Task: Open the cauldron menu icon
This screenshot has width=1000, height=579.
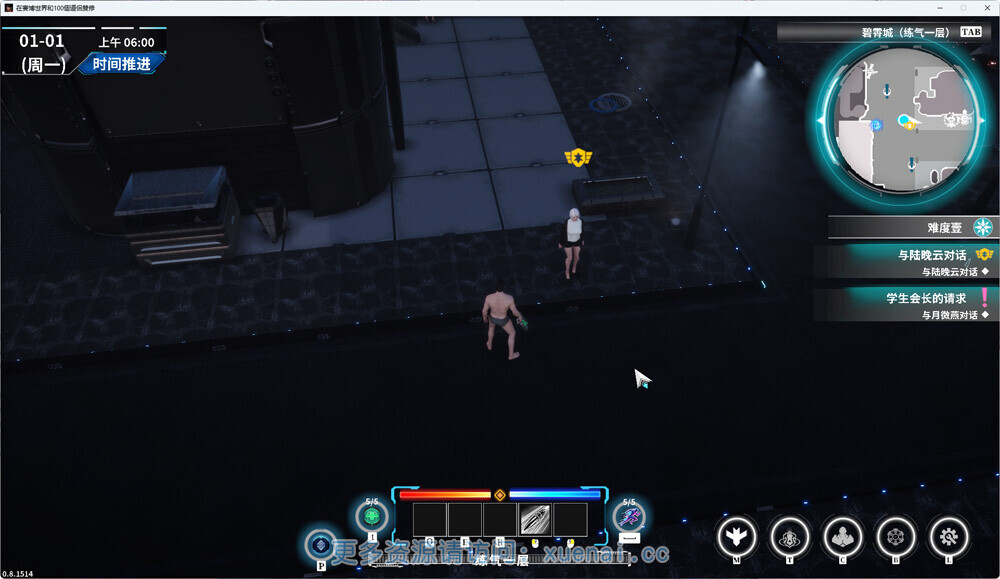Action: click(x=790, y=537)
